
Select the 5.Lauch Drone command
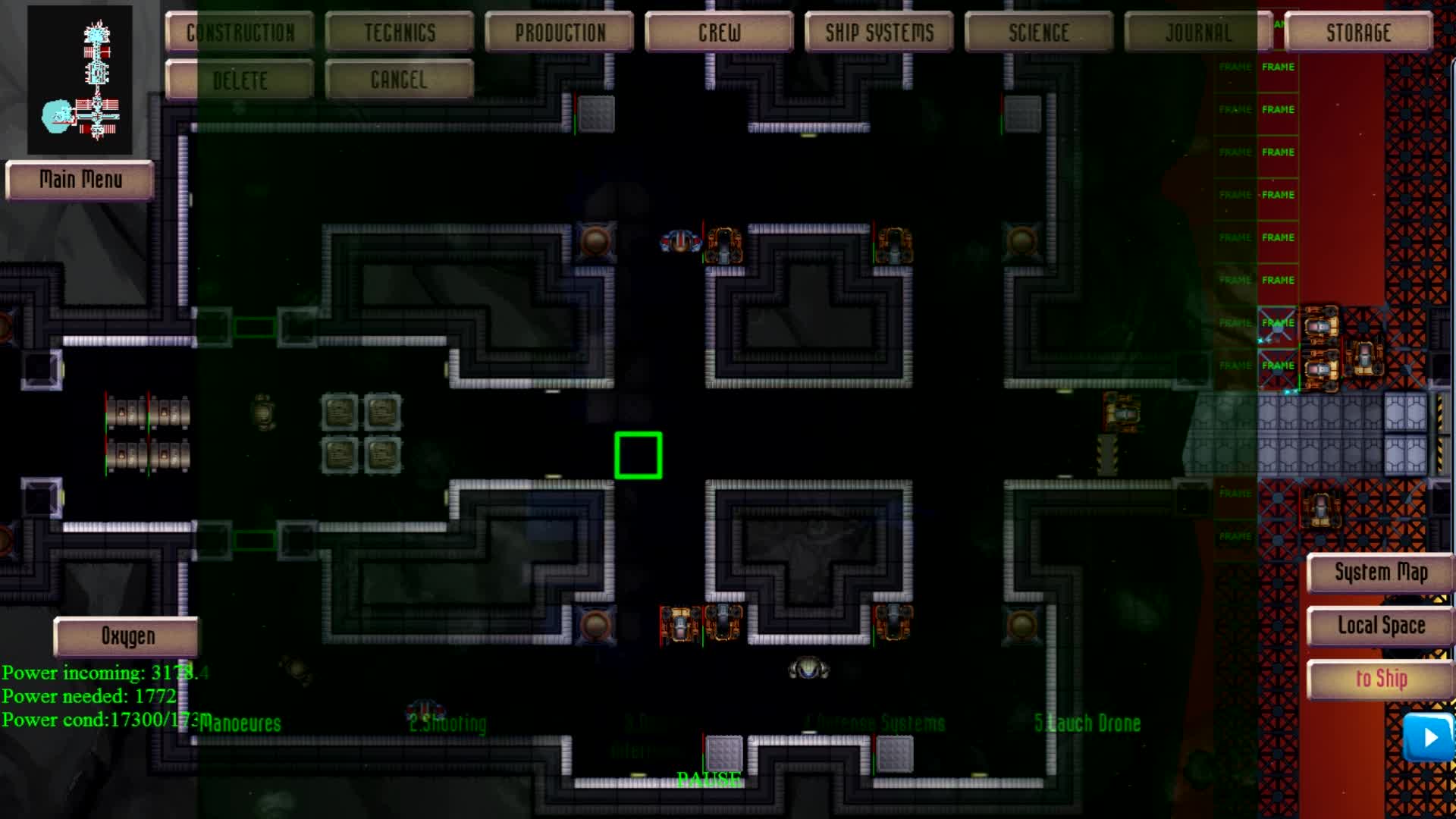pos(1089,723)
